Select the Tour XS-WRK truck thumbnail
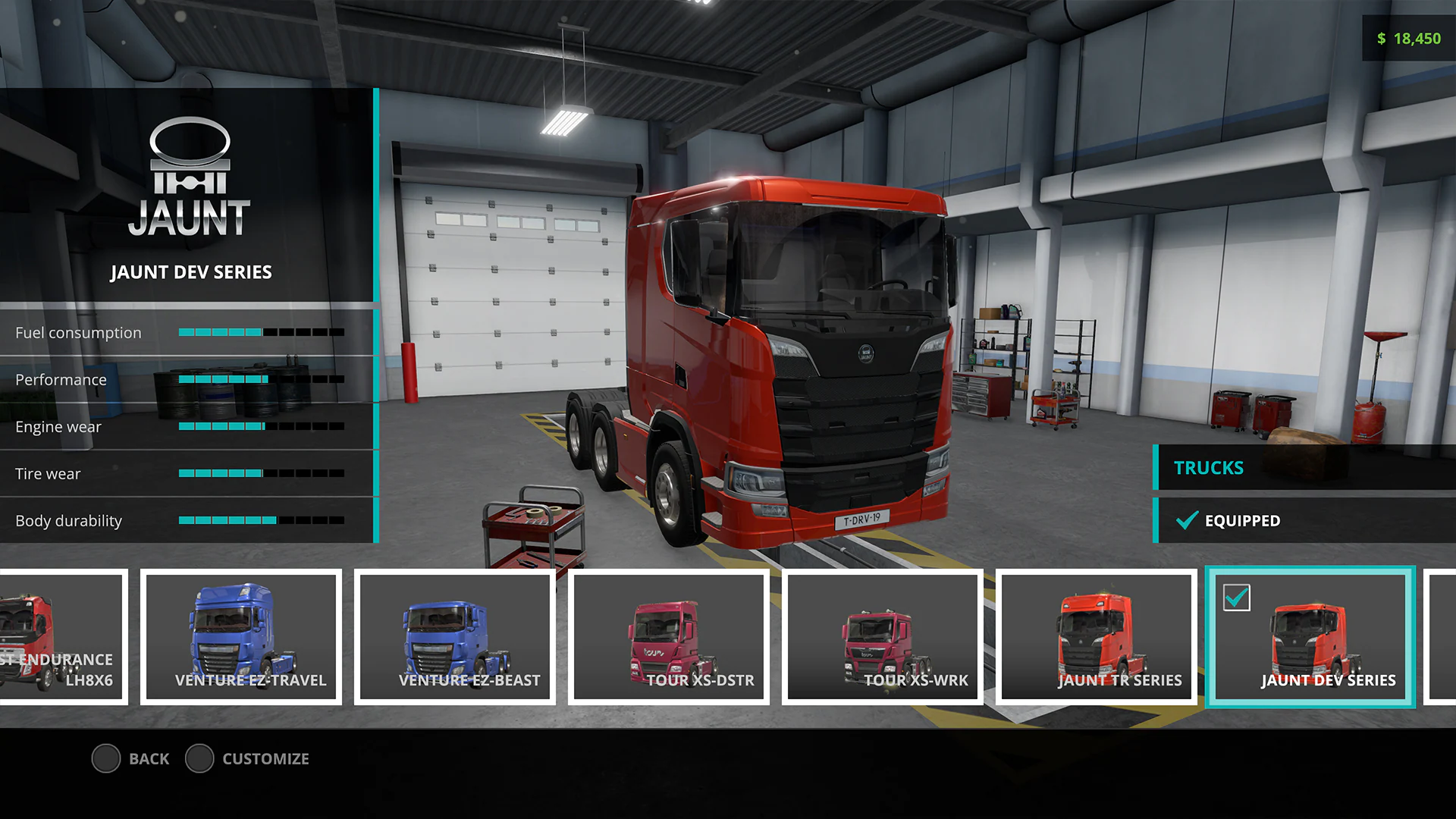 coord(883,637)
